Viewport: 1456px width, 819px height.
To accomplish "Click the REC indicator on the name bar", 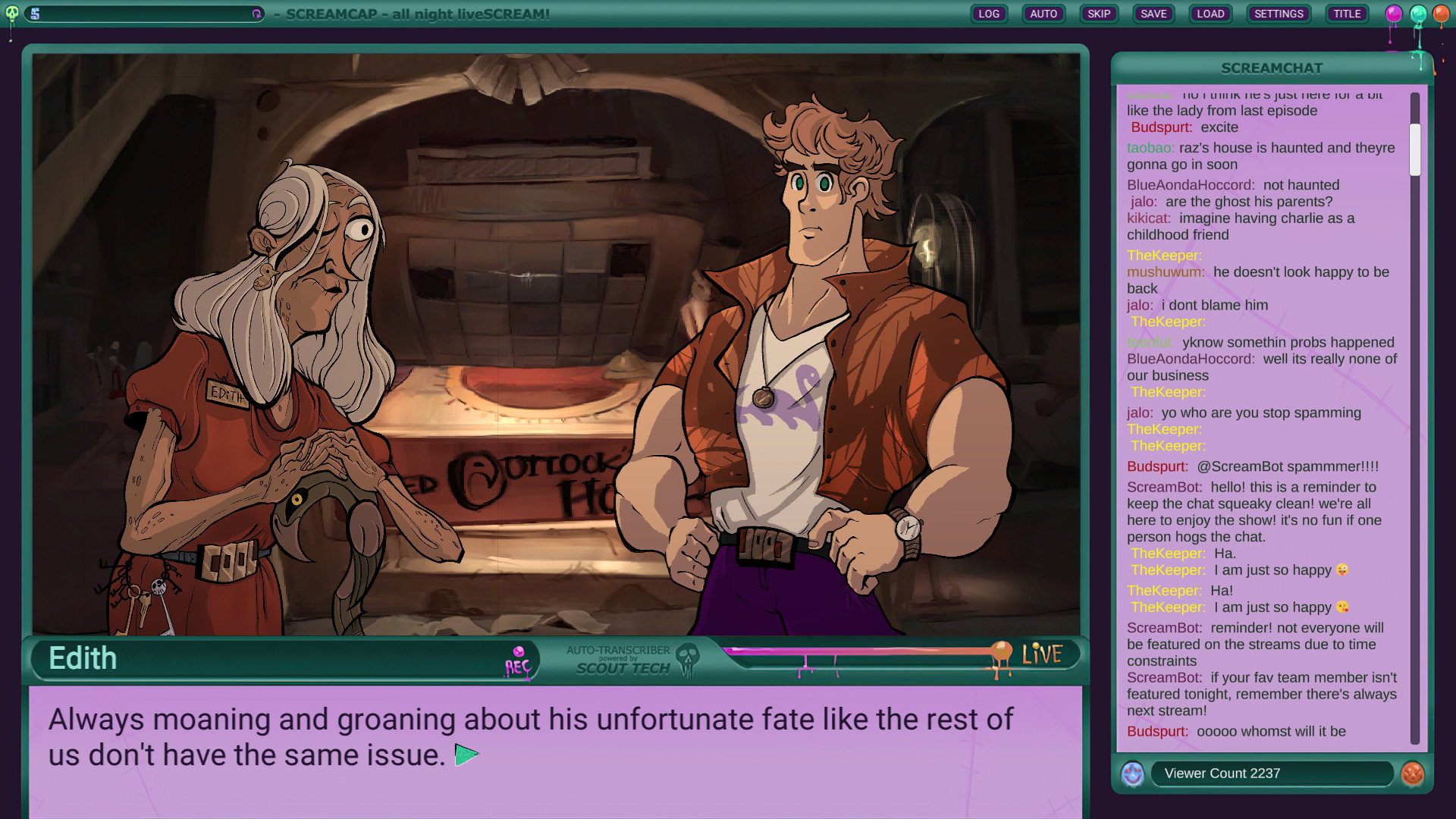I will [x=516, y=660].
